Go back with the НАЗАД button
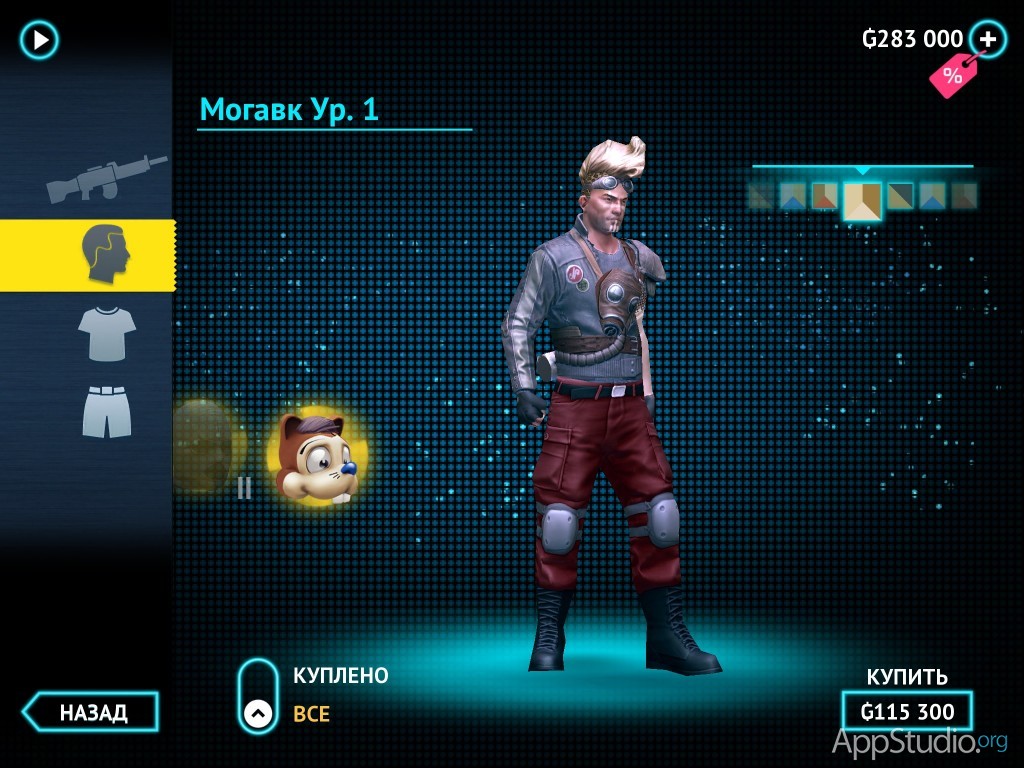This screenshot has width=1024, height=768. point(92,712)
